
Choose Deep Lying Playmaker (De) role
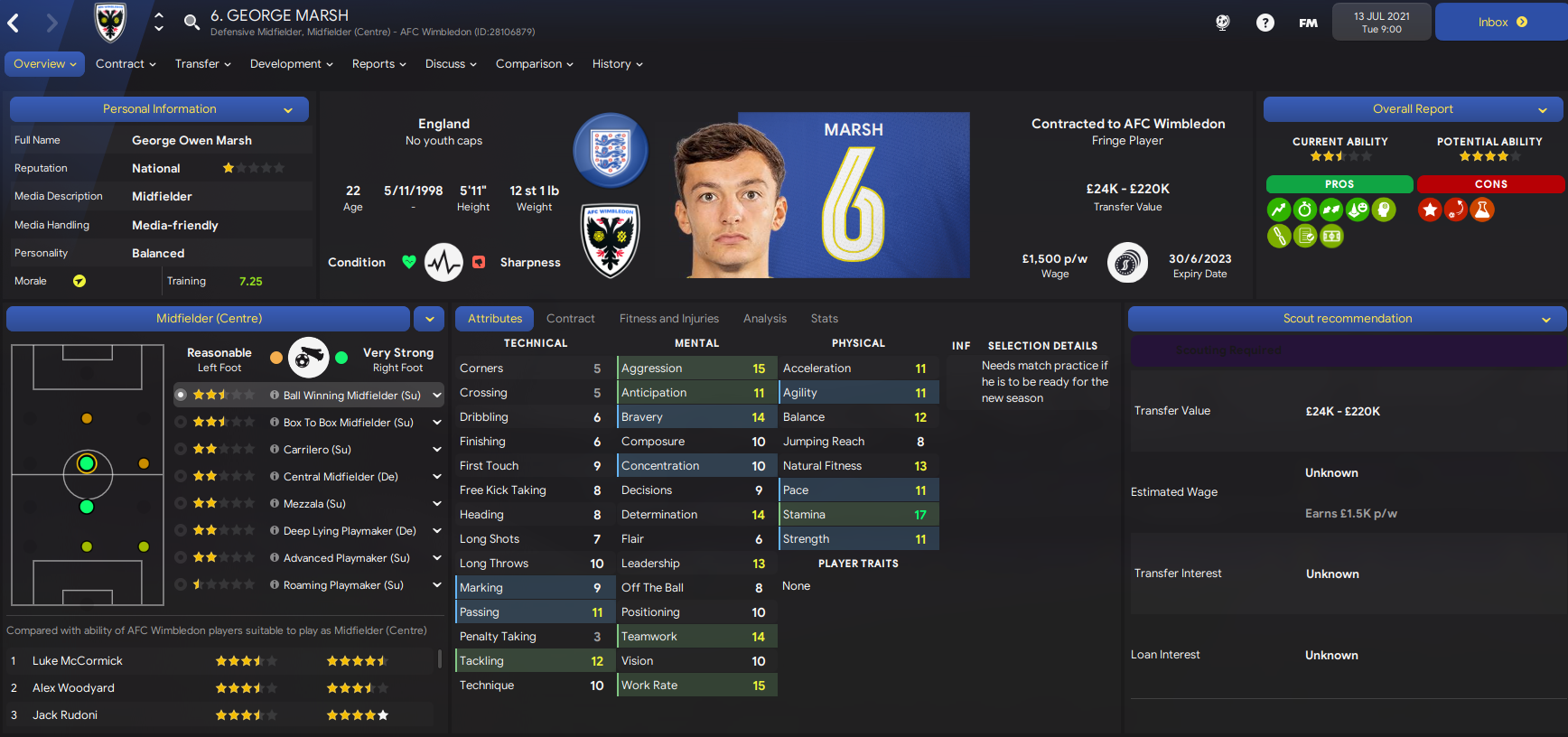tap(349, 531)
